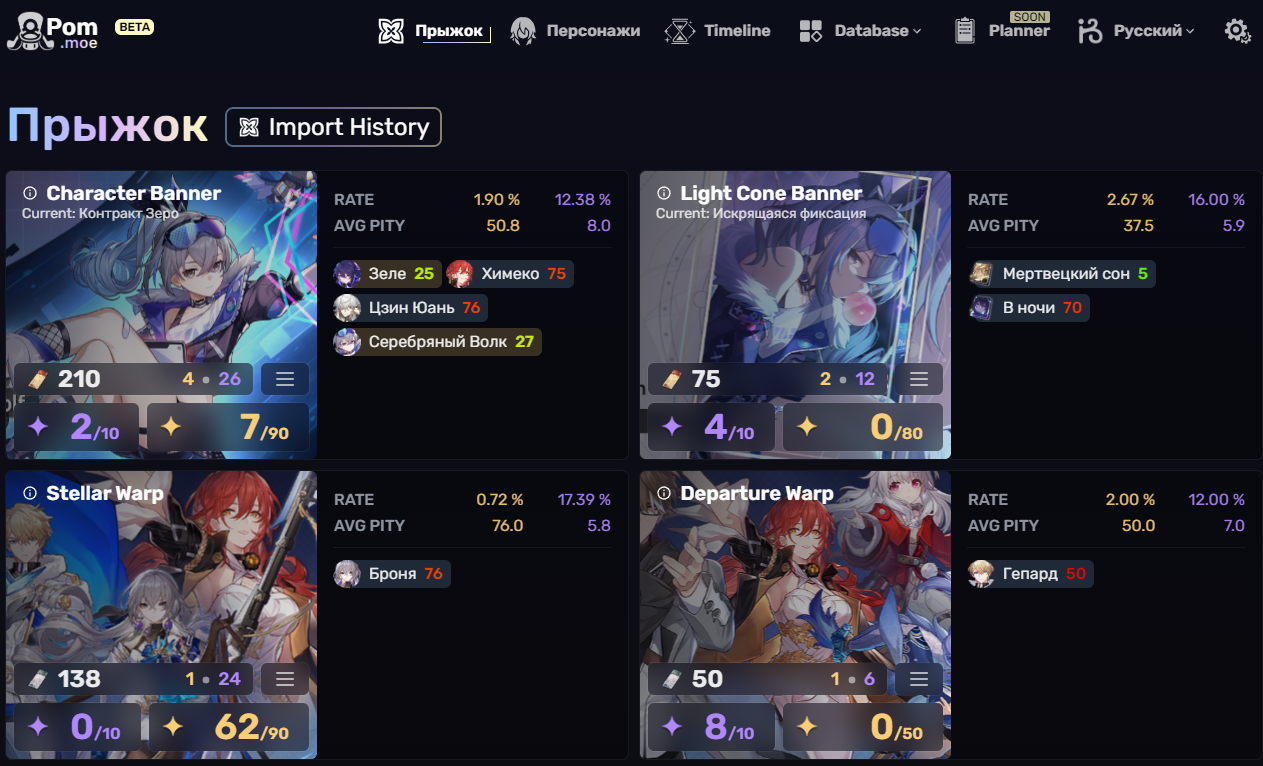1263x766 pixels.
Task: Open the Departure Warp list menu
Action: click(x=919, y=679)
